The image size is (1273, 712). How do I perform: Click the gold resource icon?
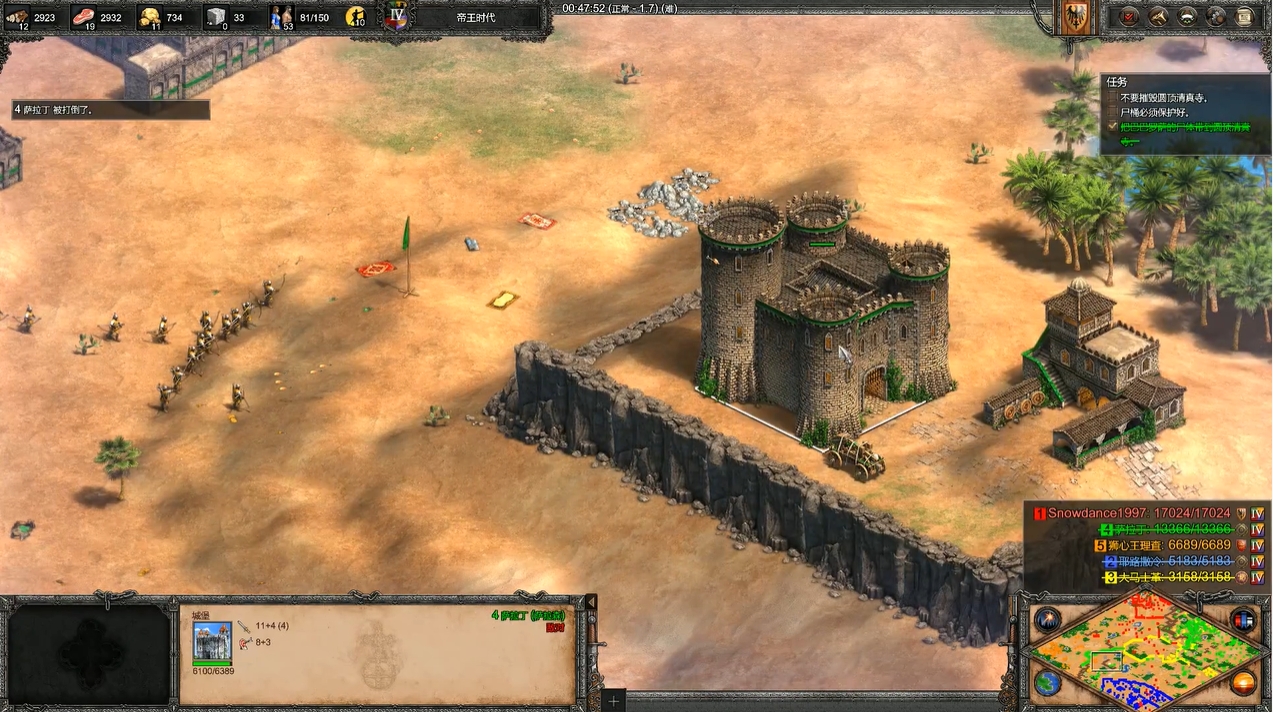149,16
